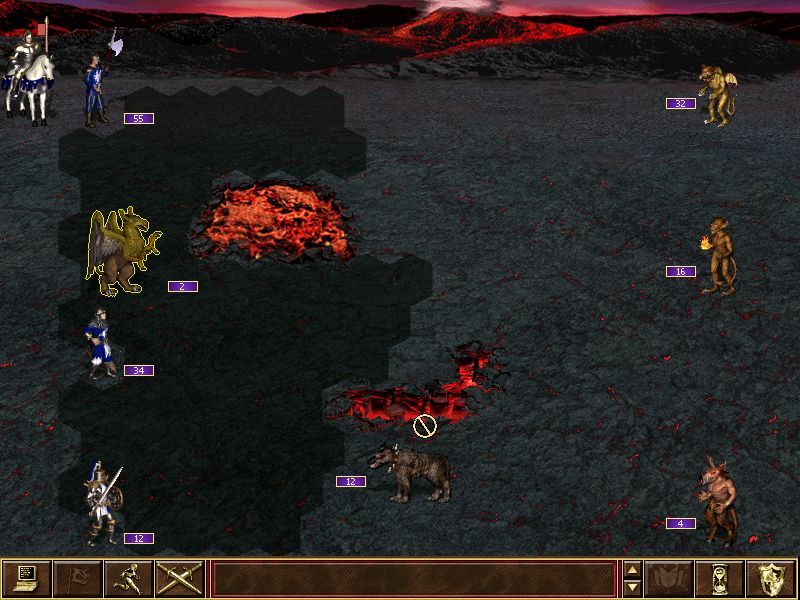Select the halberdier stack of 55

click(99, 90)
